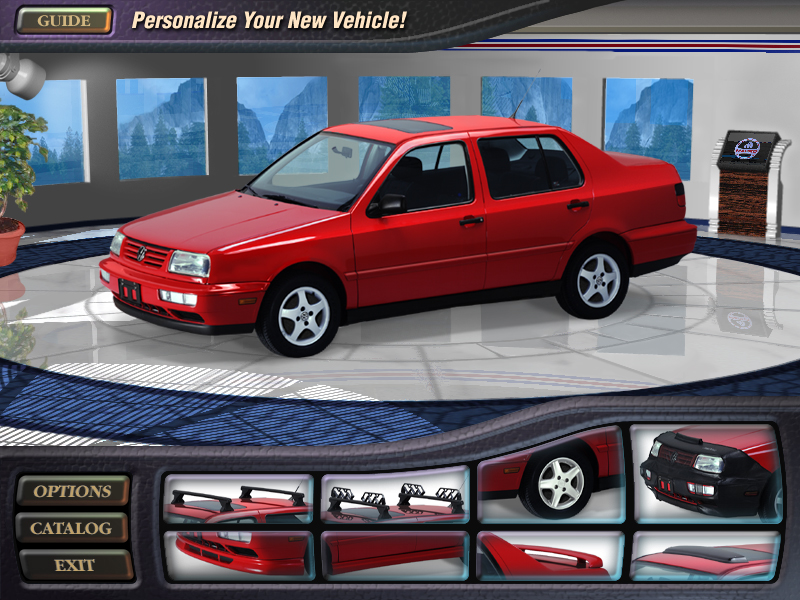Viewport: 800px width, 600px height.
Task: Choose the ski rack accessory thumbnail
Action: [395, 497]
